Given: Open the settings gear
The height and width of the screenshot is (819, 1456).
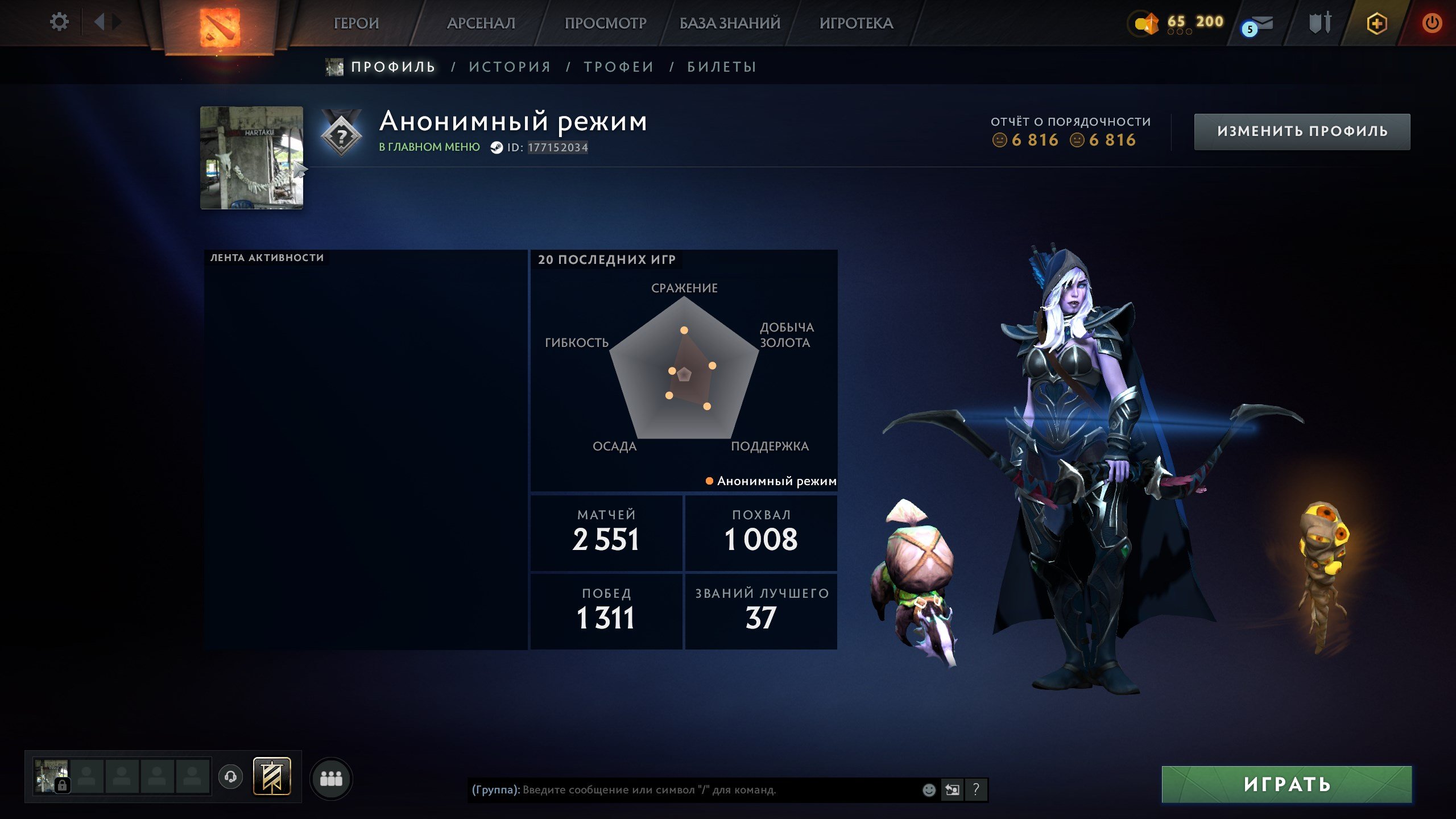Looking at the screenshot, I should 59,21.
